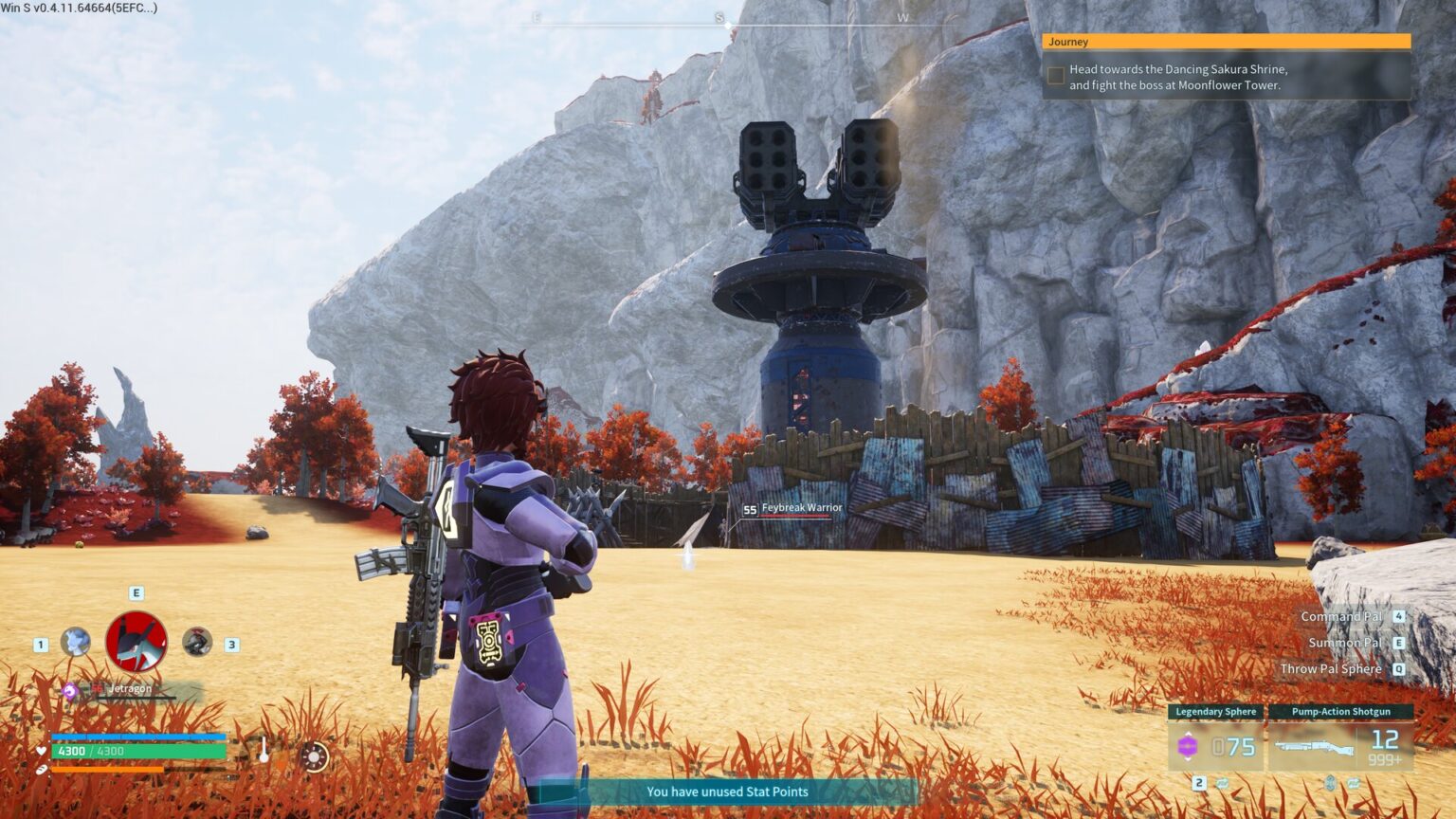Open the unused Stat Points notification
This screenshot has height=819, width=1456.
click(727, 792)
